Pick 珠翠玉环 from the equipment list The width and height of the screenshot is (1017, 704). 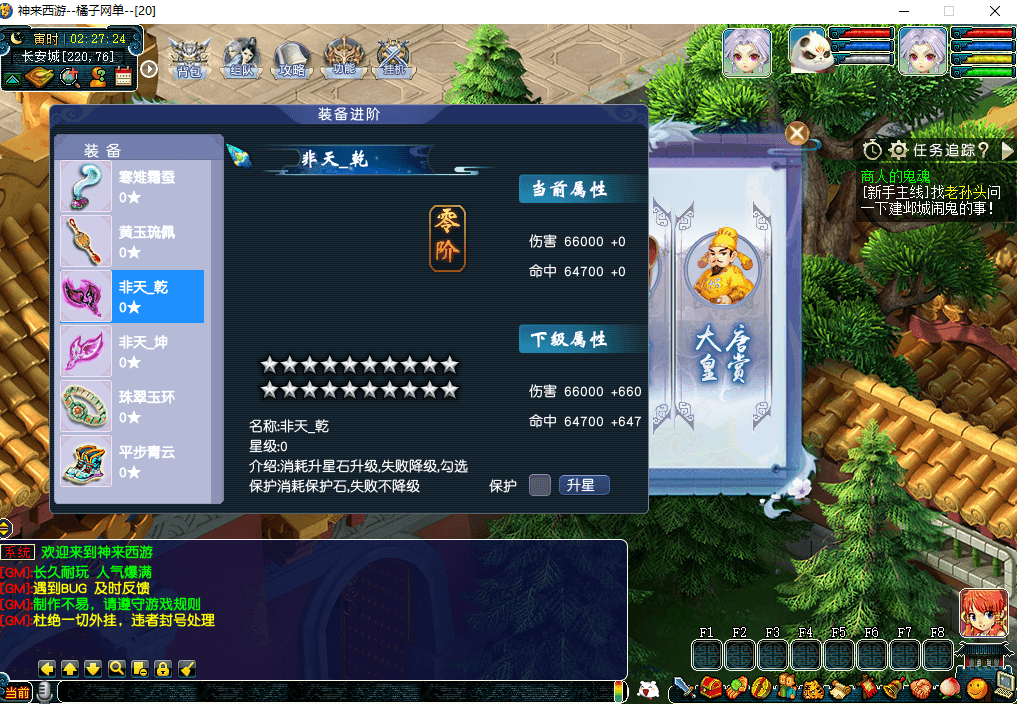(132, 406)
